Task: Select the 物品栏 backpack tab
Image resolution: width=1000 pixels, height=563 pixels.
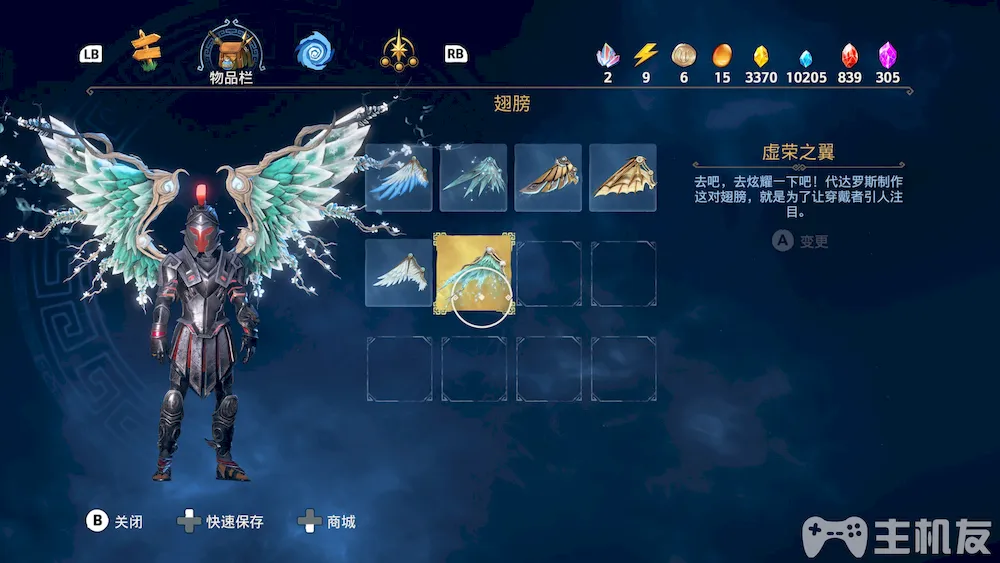Action: click(x=231, y=54)
